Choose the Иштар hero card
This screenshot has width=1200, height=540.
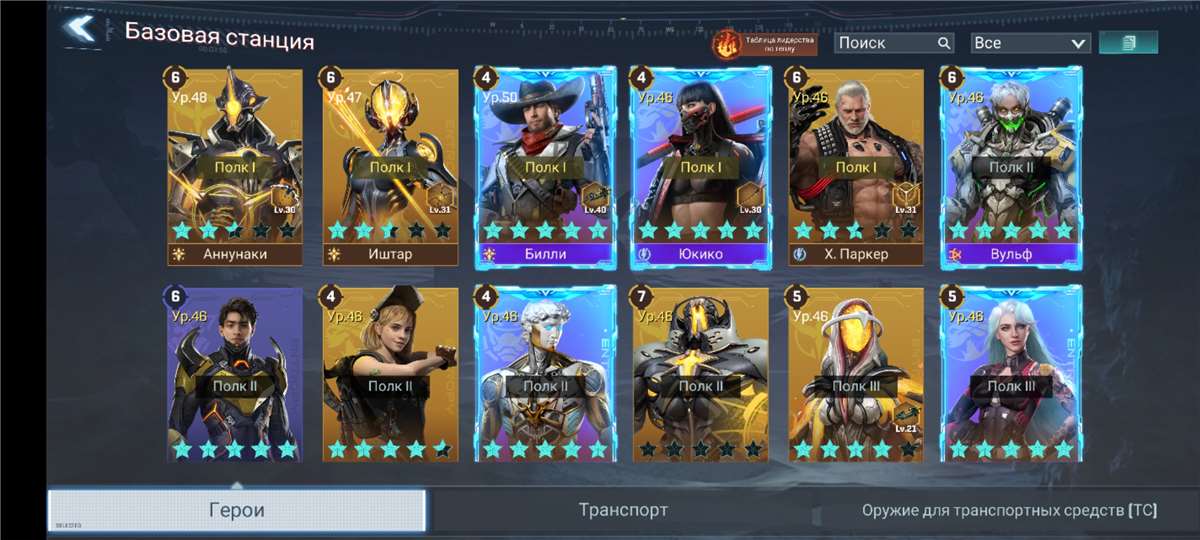(x=390, y=165)
